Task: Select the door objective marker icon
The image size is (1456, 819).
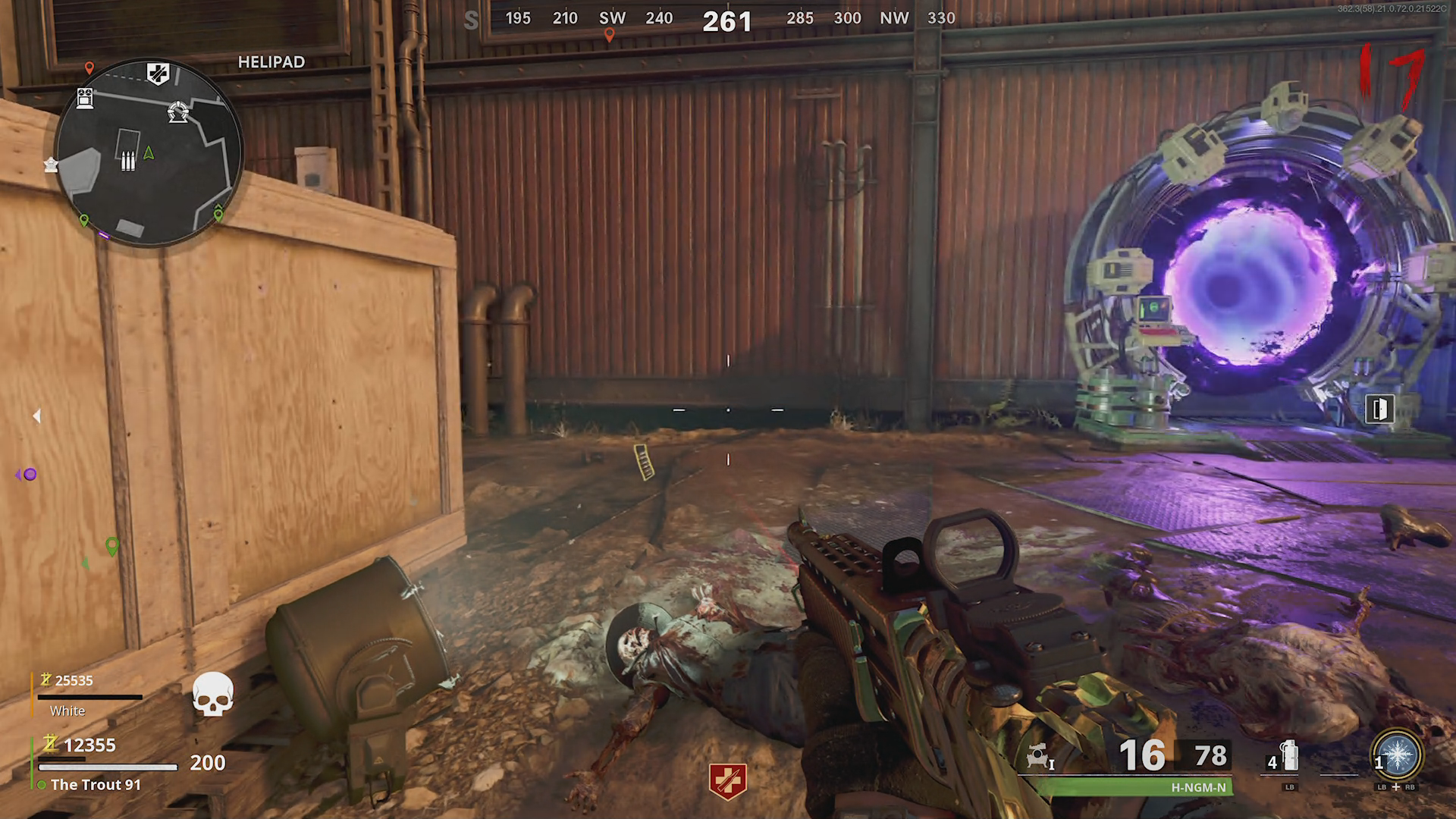Action: pyautogui.click(x=1379, y=409)
